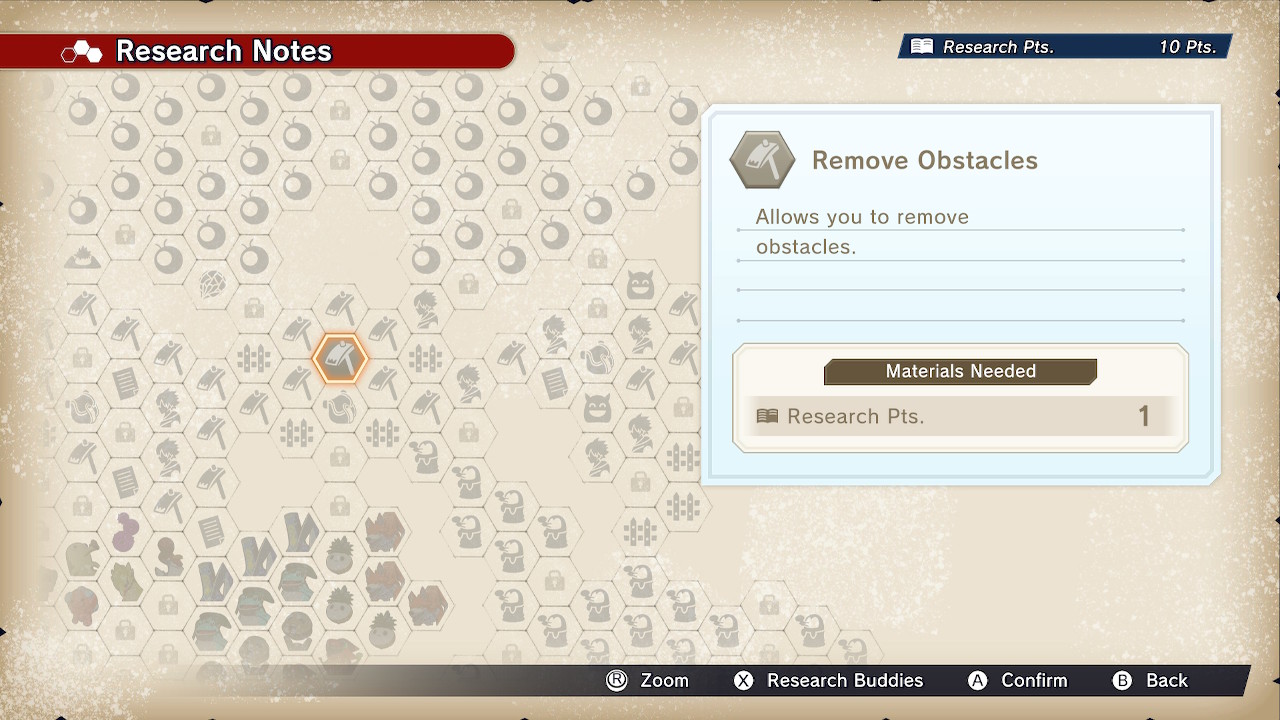Viewport: 1280px width, 720px height.
Task: Select the spiky mound icon node
Action: point(82,259)
